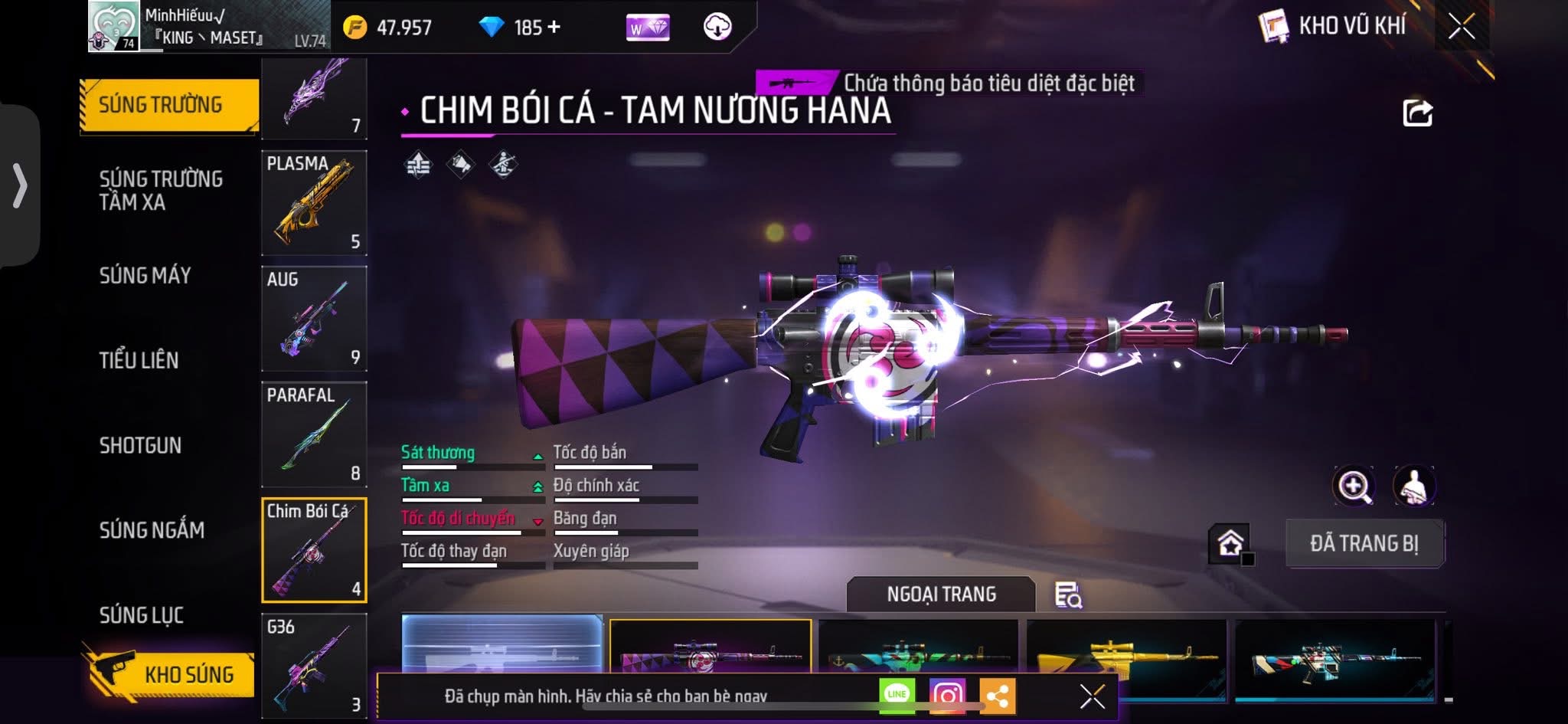The width and height of the screenshot is (1568, 724).
Task: Zoom in with the magnifier icon
Action: pos(1354,486)
